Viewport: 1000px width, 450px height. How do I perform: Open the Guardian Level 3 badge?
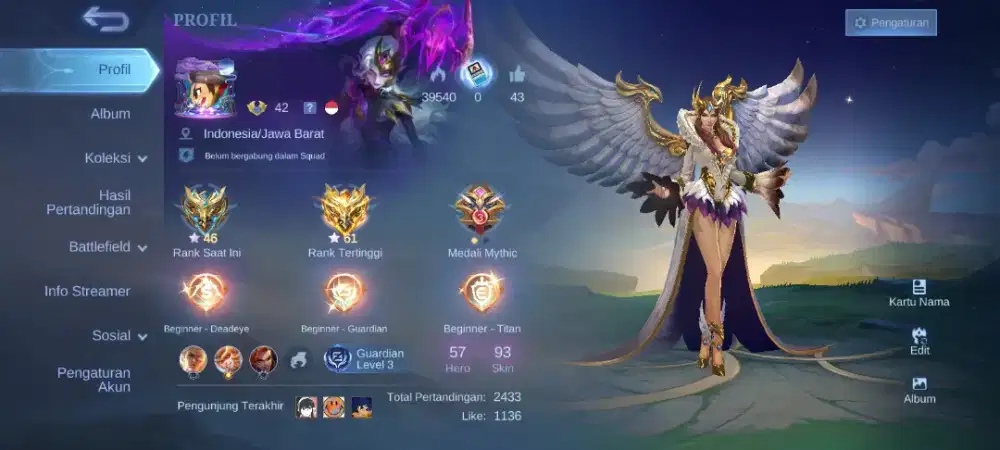[364, 359]
